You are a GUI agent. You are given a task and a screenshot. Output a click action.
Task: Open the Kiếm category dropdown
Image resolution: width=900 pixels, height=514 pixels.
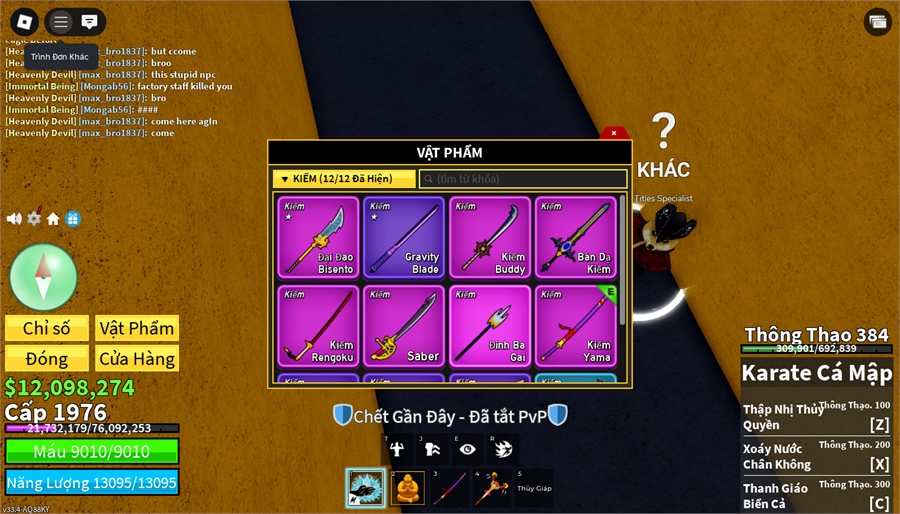[x=344, y=179]
